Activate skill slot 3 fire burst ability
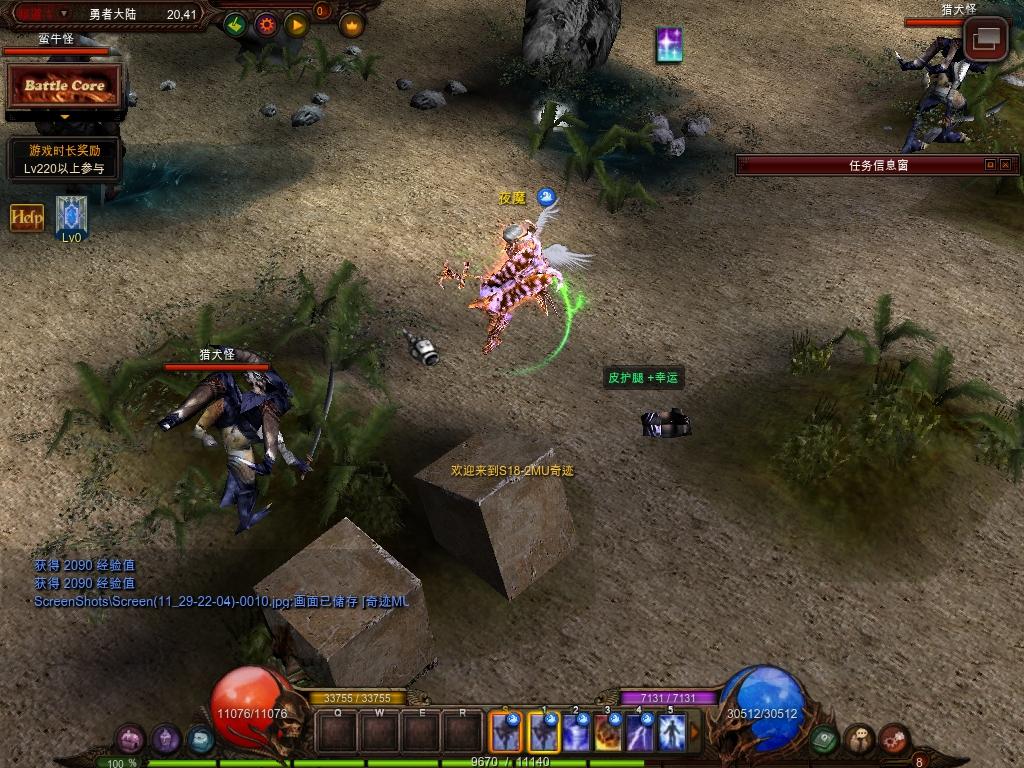The width and height of the screenshot is (1024, 768). [608, 732]
